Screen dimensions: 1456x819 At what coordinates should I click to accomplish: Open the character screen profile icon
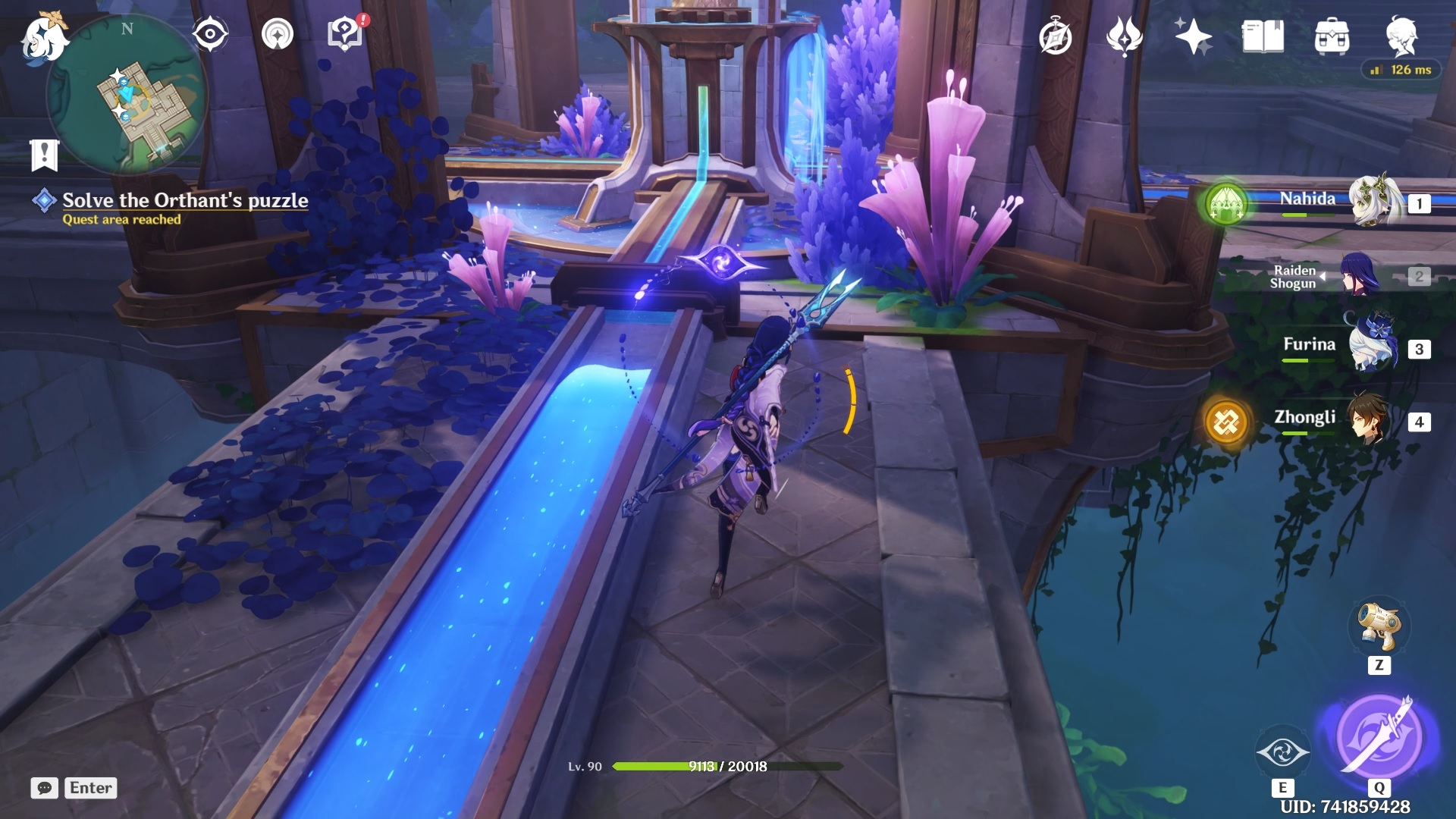click(x=1401, y=35)
